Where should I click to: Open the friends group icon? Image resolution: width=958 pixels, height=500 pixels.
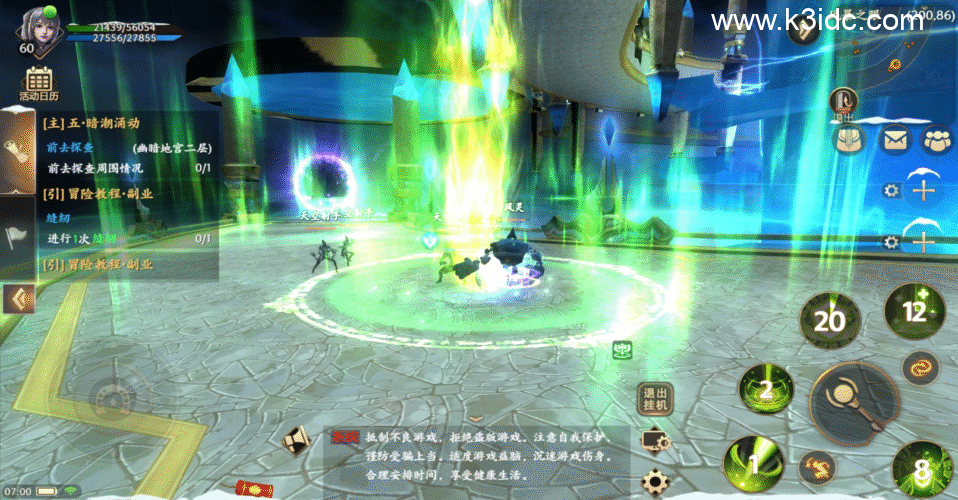[937, 141]
